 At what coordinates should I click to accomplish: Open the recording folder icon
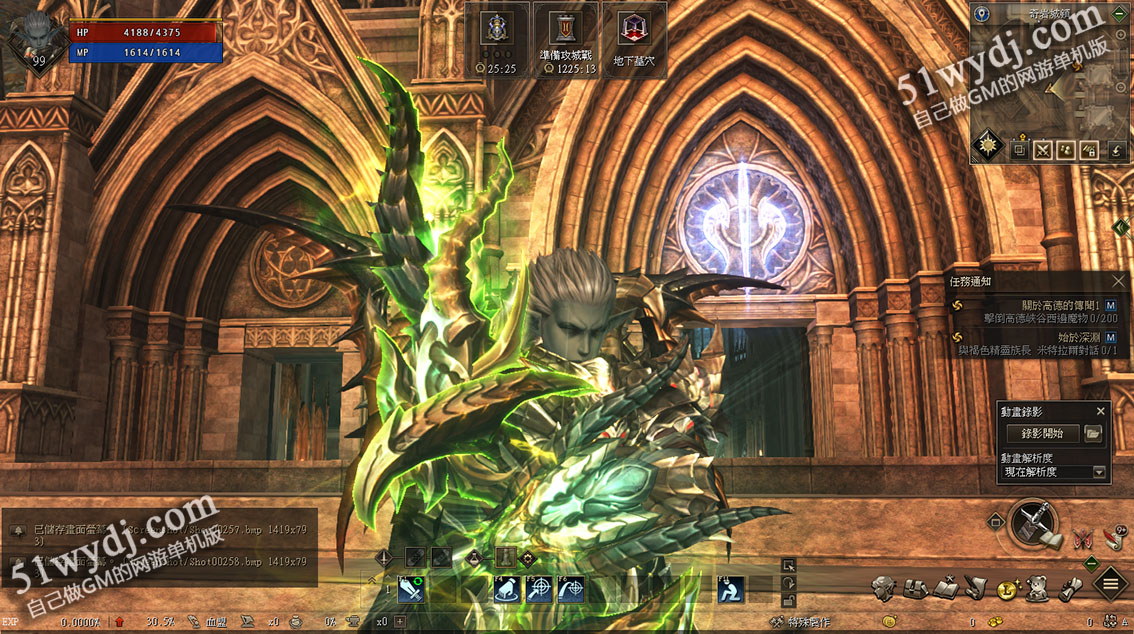click(1093, 433)
